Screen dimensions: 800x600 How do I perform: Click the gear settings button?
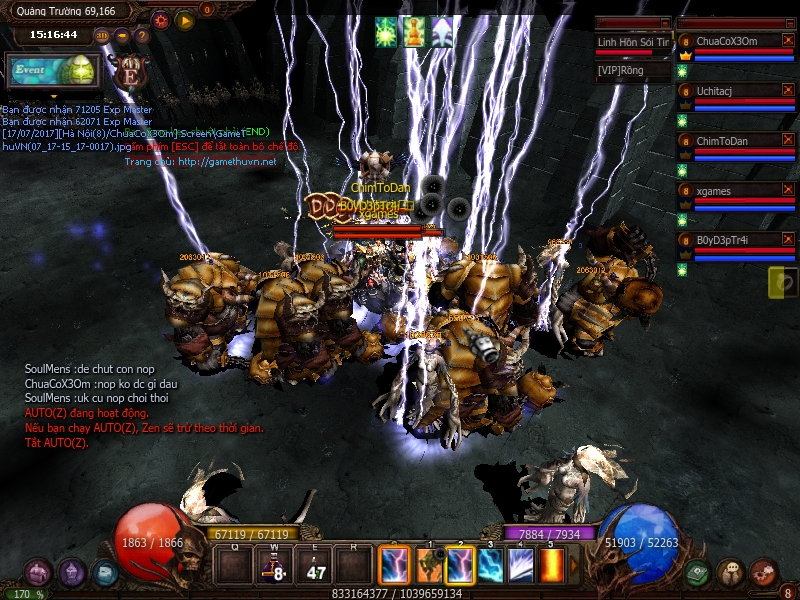[x=161, y=20]
